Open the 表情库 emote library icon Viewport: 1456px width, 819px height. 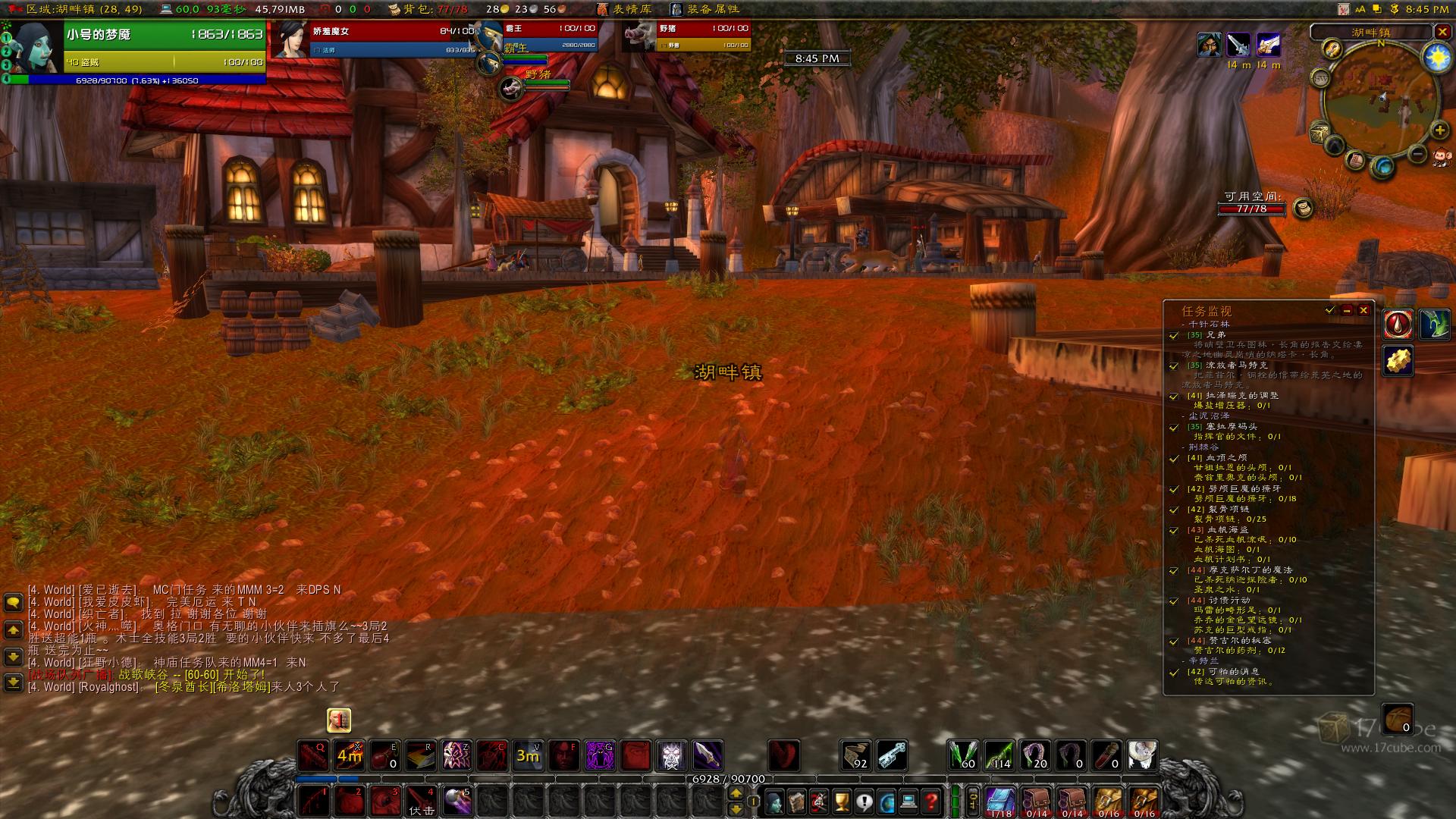(x=603, y=10)
